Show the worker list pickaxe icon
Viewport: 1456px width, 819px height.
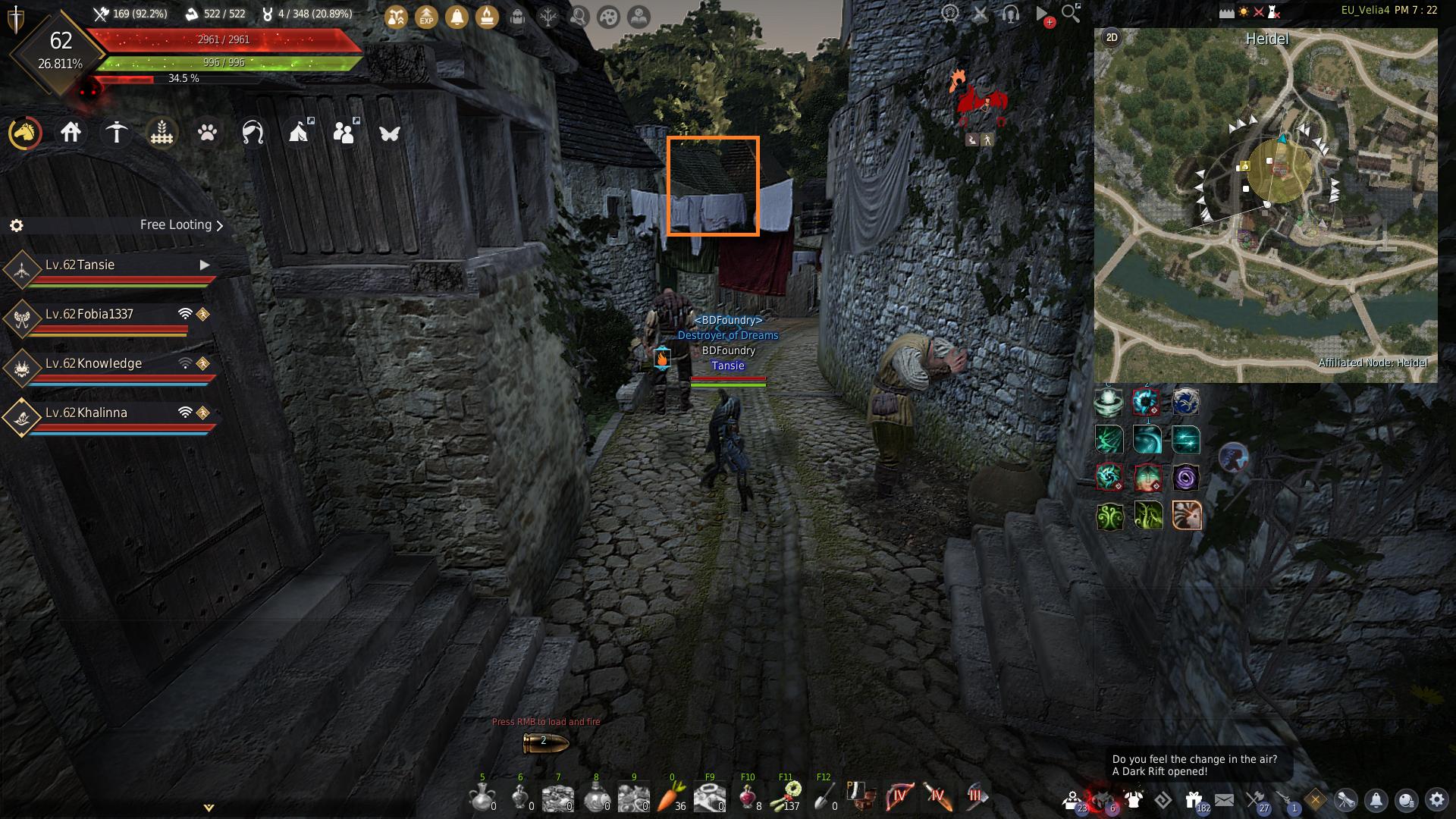click(116, 133)
